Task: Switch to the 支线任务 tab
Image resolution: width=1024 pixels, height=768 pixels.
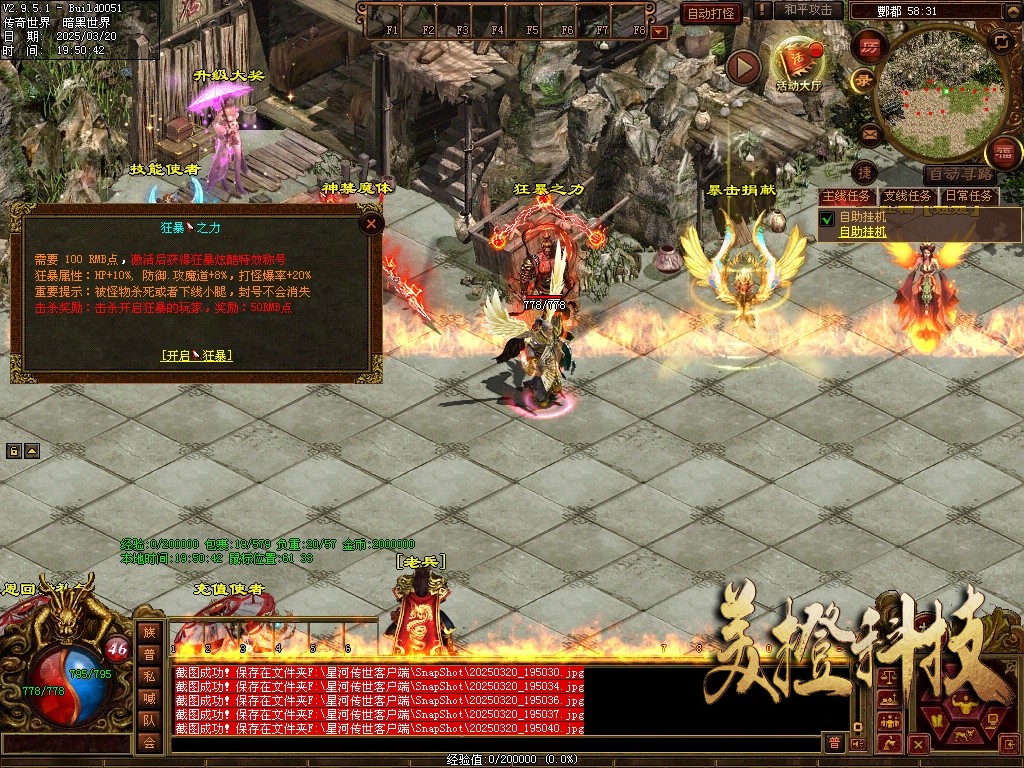Action: [908, 196]
